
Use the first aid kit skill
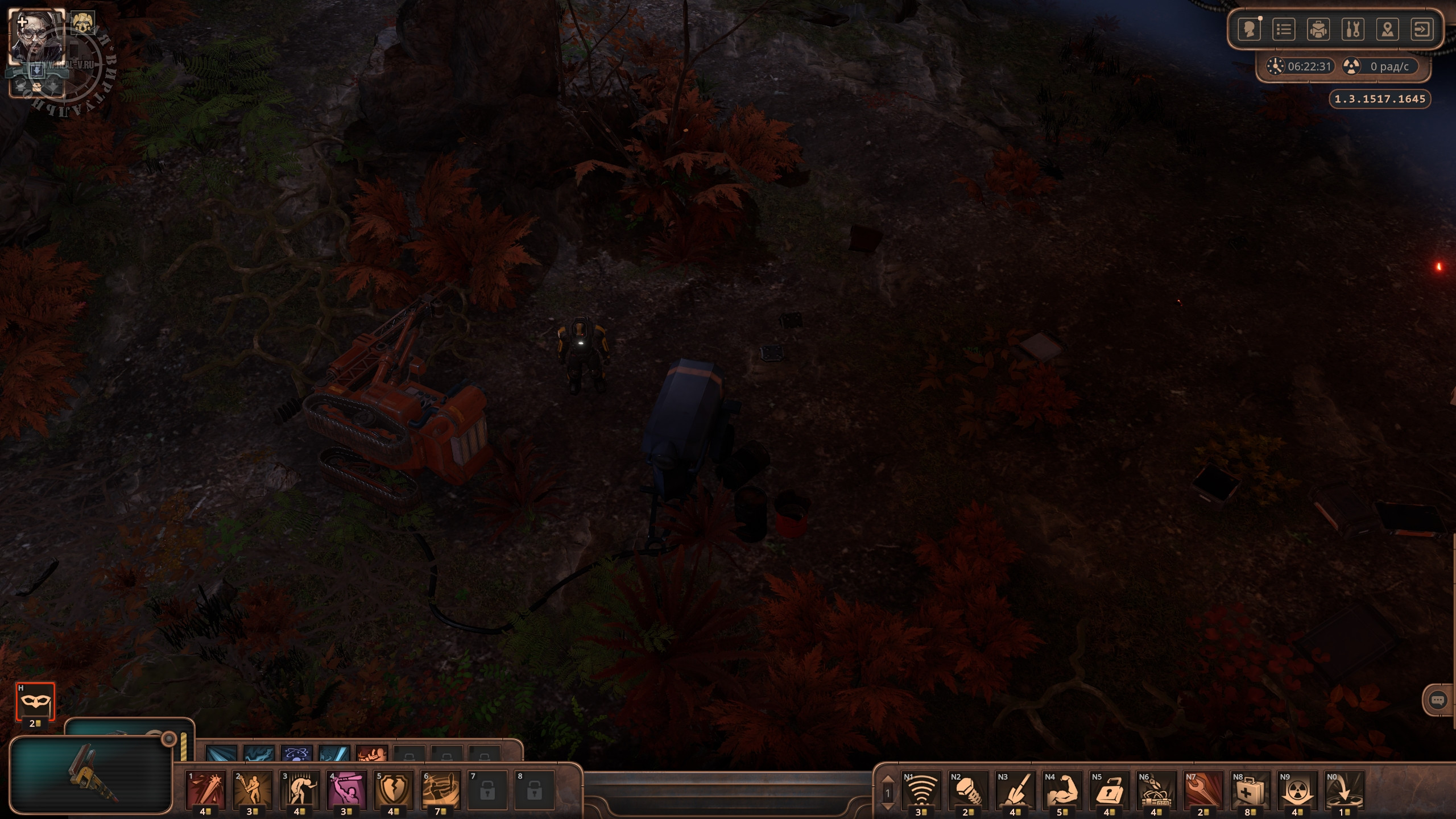[1250, 789]
